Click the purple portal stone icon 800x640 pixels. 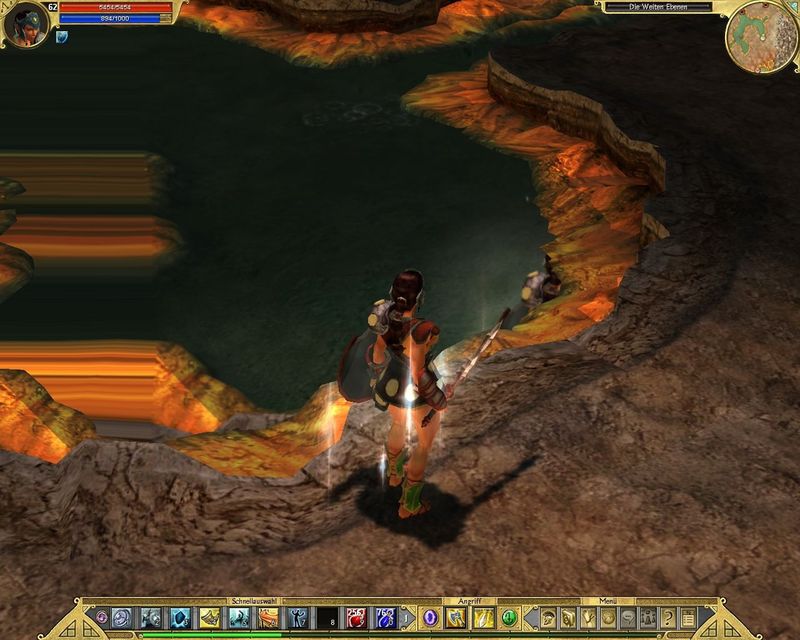pos(430,618)
